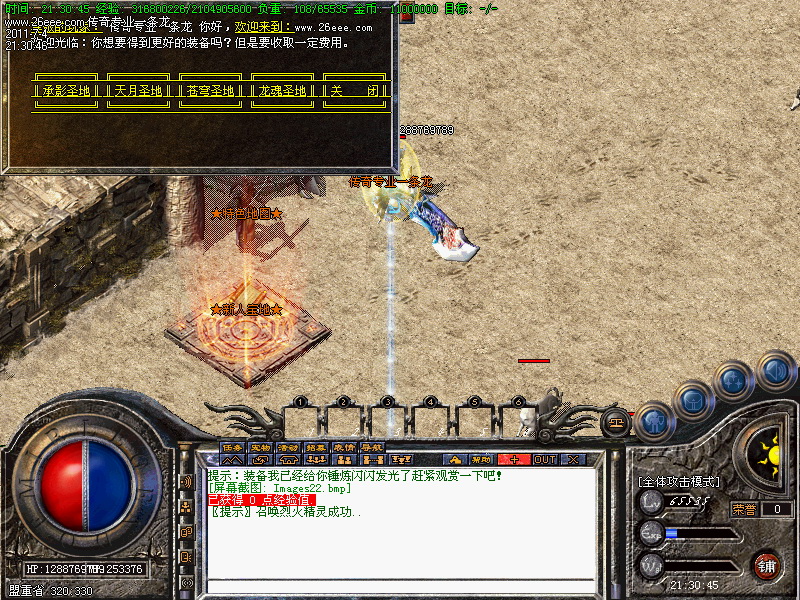Screen dimensions: 800x600
Task: Choose the 承影圣地 dialogue option
Action: [x=67, y=90]
